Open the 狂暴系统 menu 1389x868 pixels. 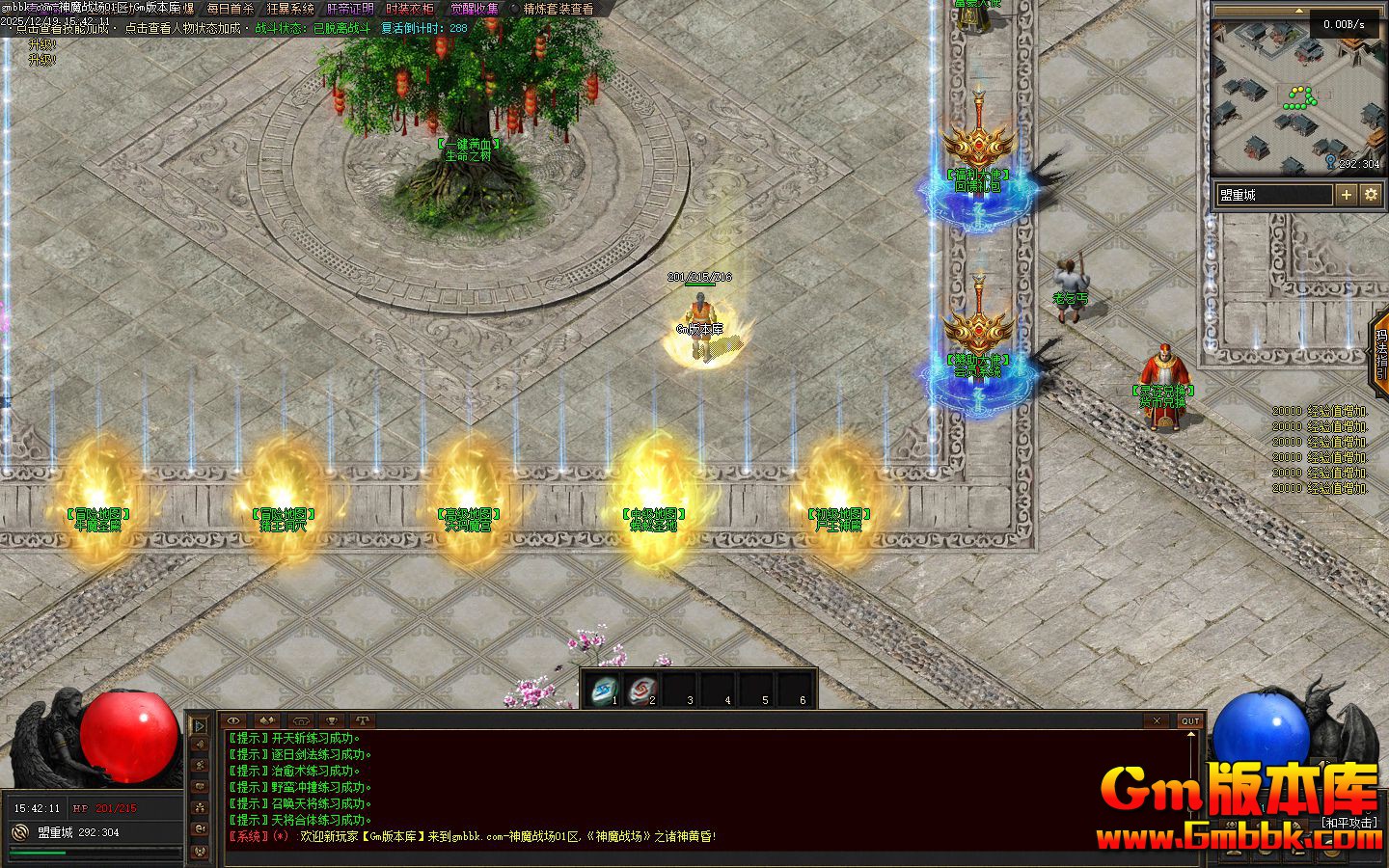(290, 9)
